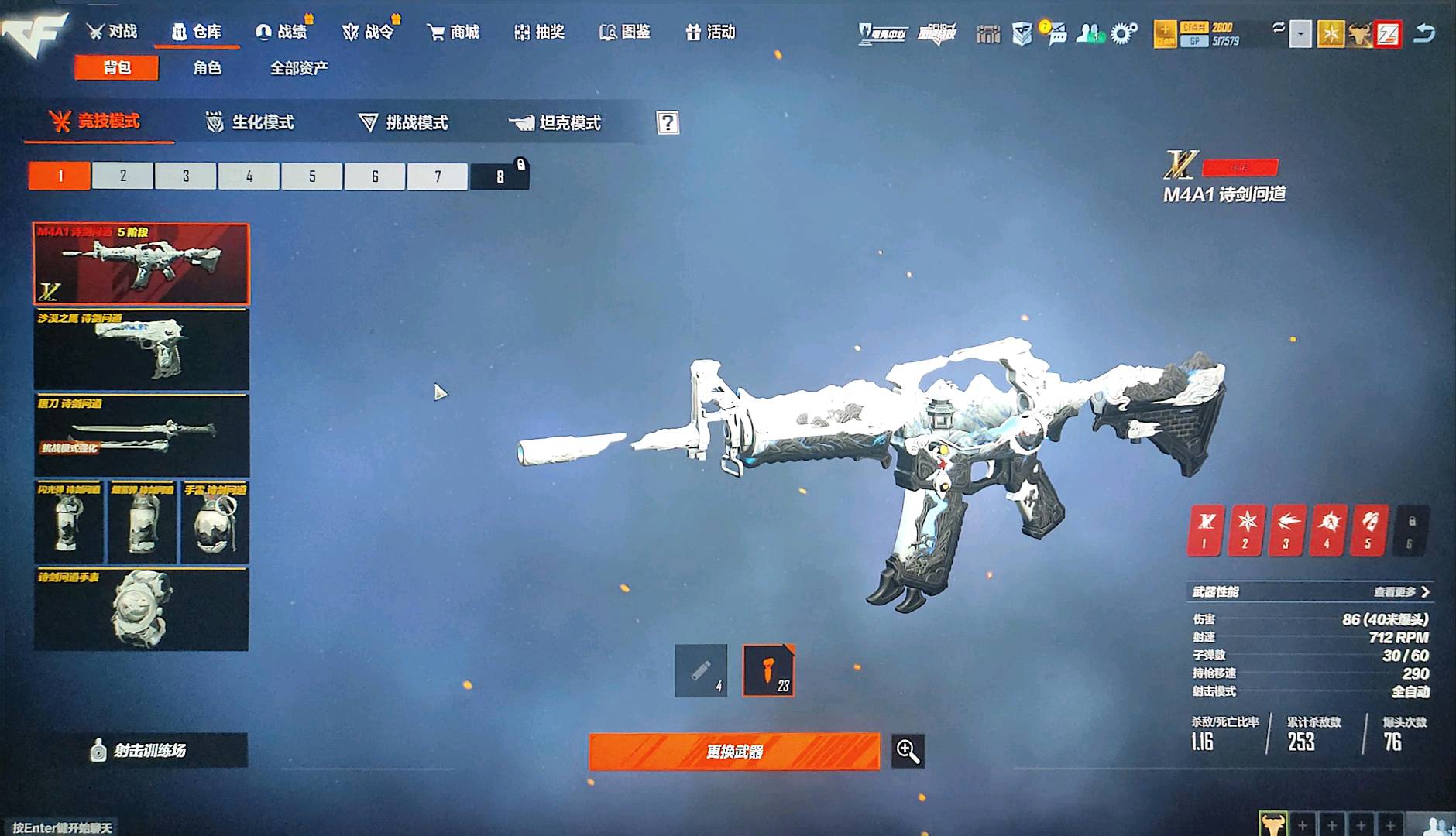Open the 商城 shop menu
This screenshot has width=1456, height=836.
click(x=453, y=32)
